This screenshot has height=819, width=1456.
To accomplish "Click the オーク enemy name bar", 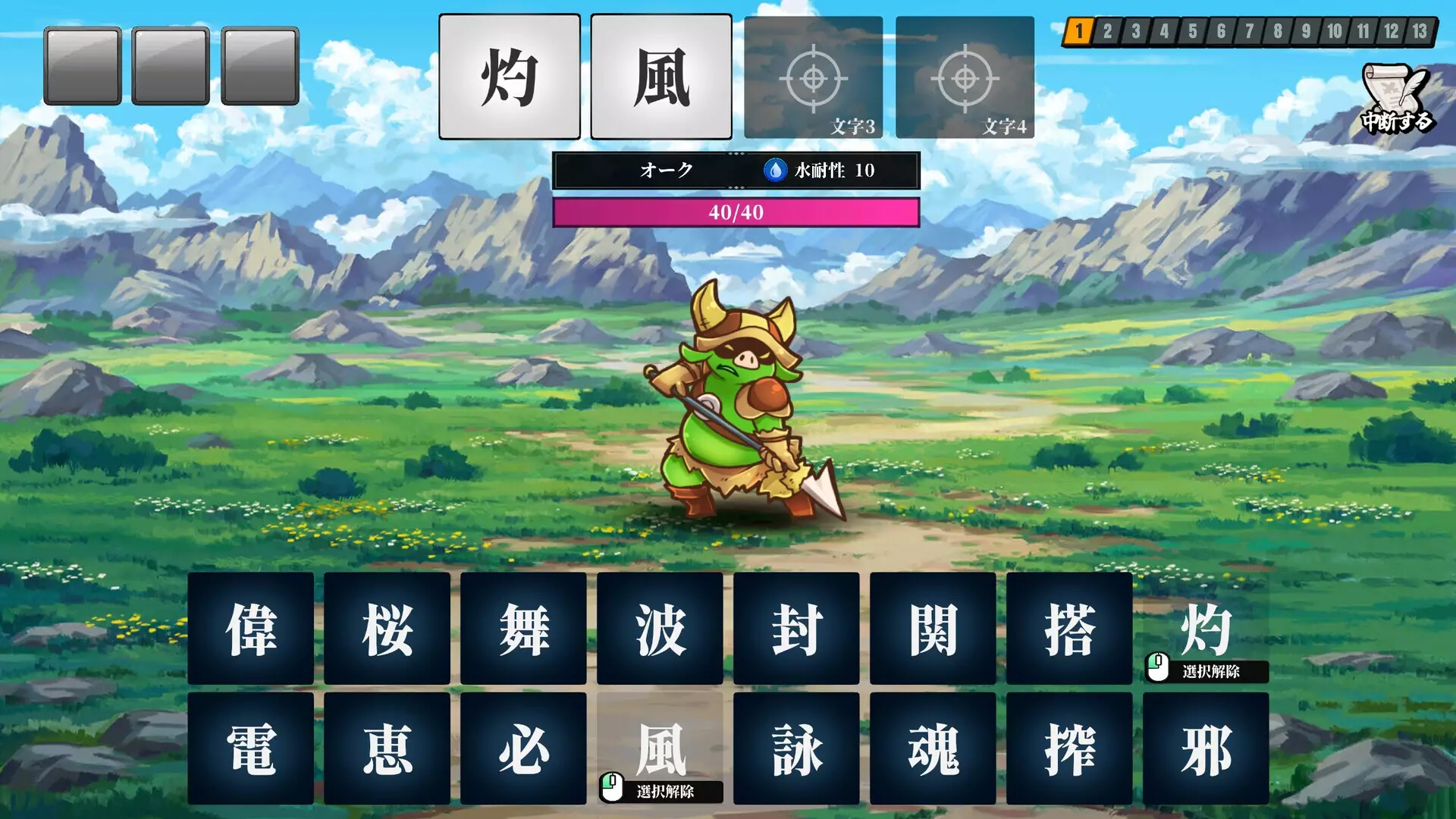I will 664,171.
